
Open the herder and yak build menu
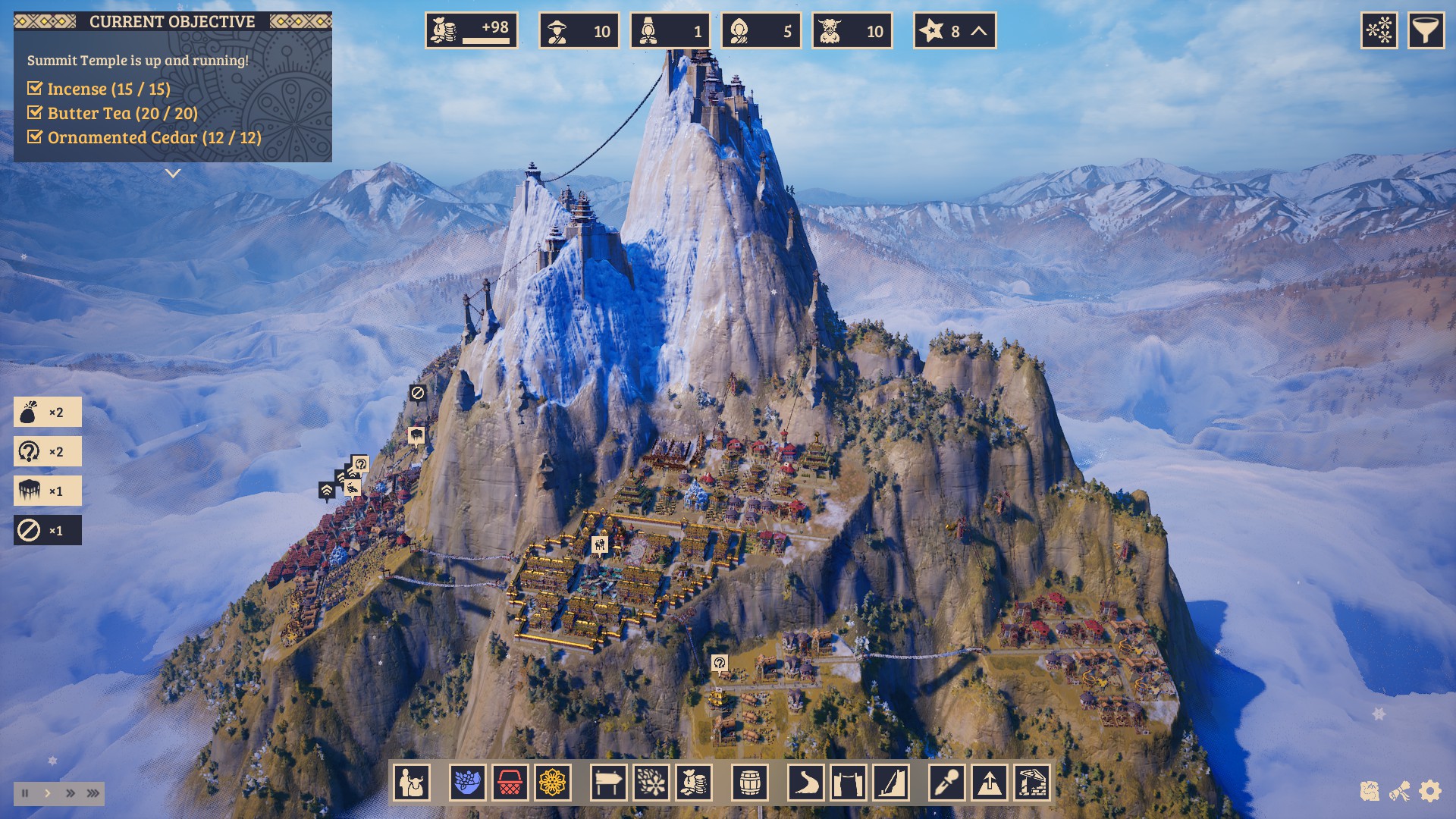point(412,783)
